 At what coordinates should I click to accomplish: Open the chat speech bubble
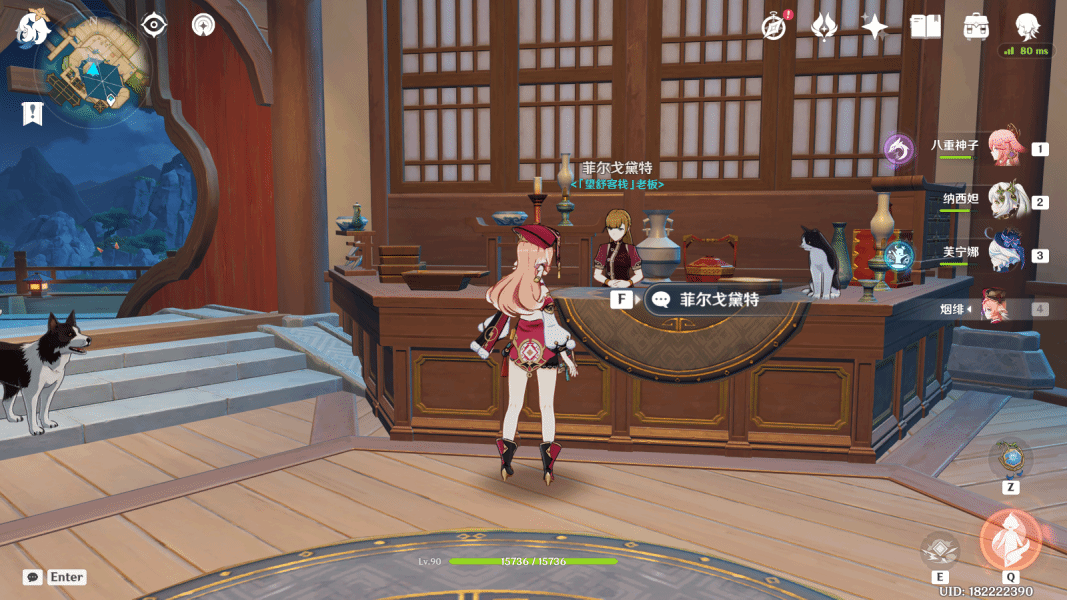(33, 577)
